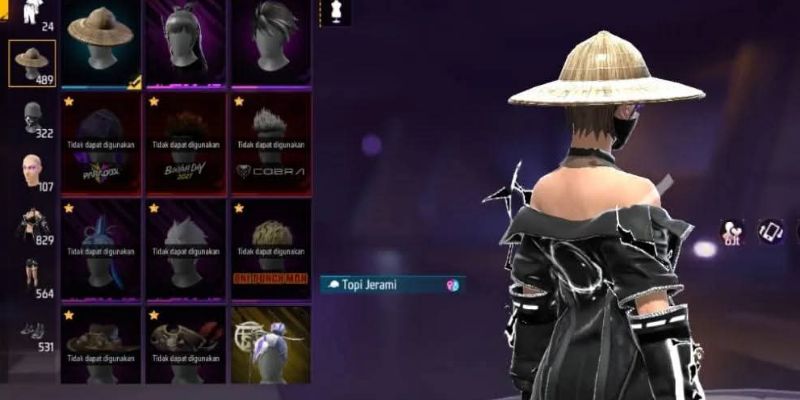The image size is (800, 400).
Task: Select the locked Booyah Day hairstyle tile
Action: [186, 142]
